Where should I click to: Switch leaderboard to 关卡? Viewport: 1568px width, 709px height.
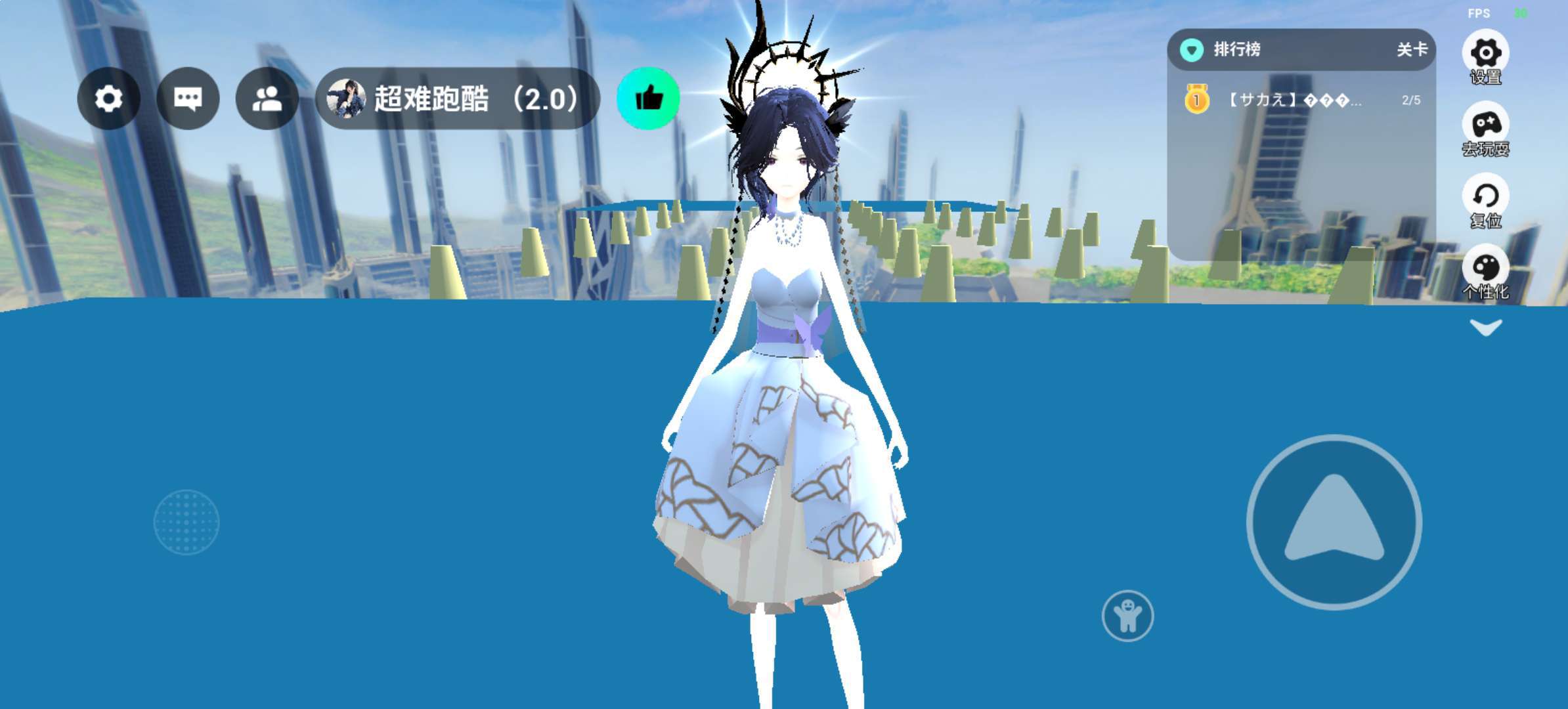pyautogui.click(x=1411, y=49)
